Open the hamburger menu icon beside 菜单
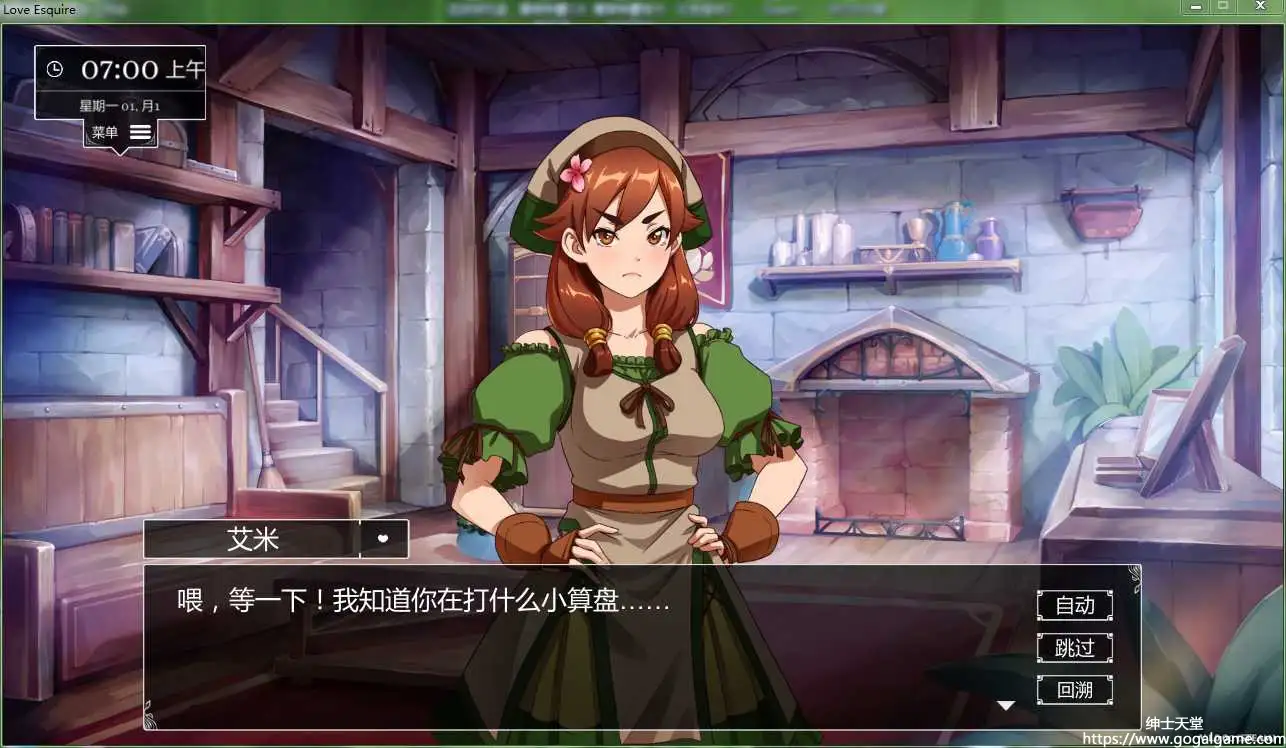This screenshot has height=748, width=1286. (x=139, y=131)
